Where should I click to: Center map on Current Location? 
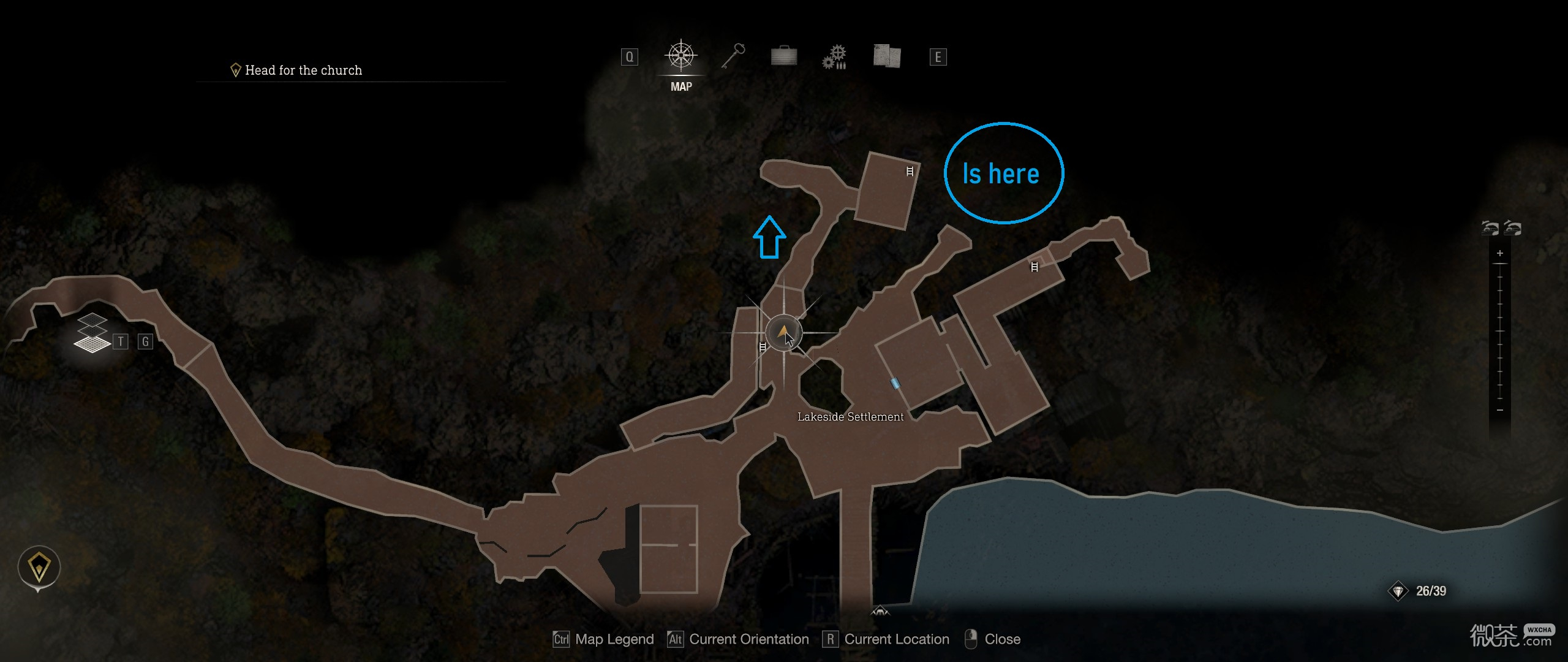(886, 639)
